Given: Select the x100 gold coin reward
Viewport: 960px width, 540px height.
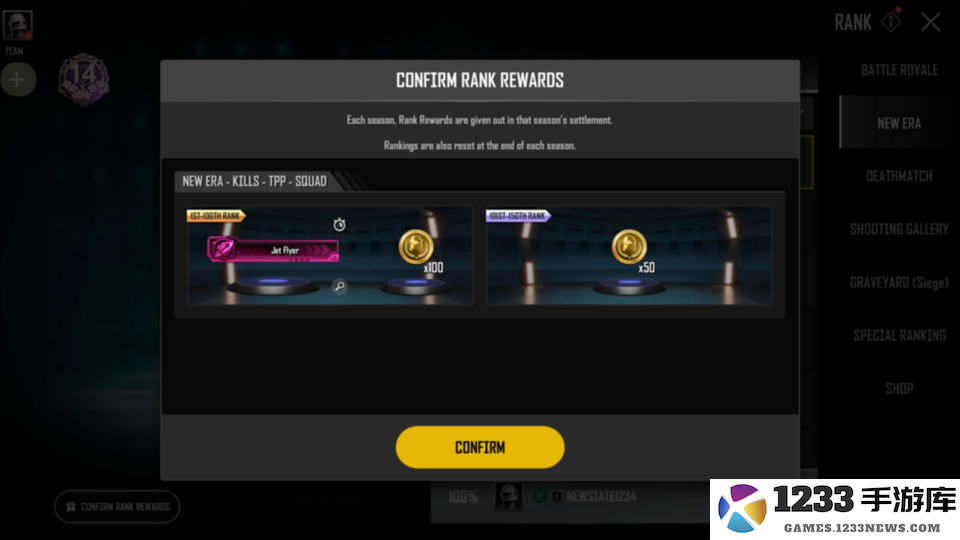Looking at the screenshot, I should click(x=417, y=248).
